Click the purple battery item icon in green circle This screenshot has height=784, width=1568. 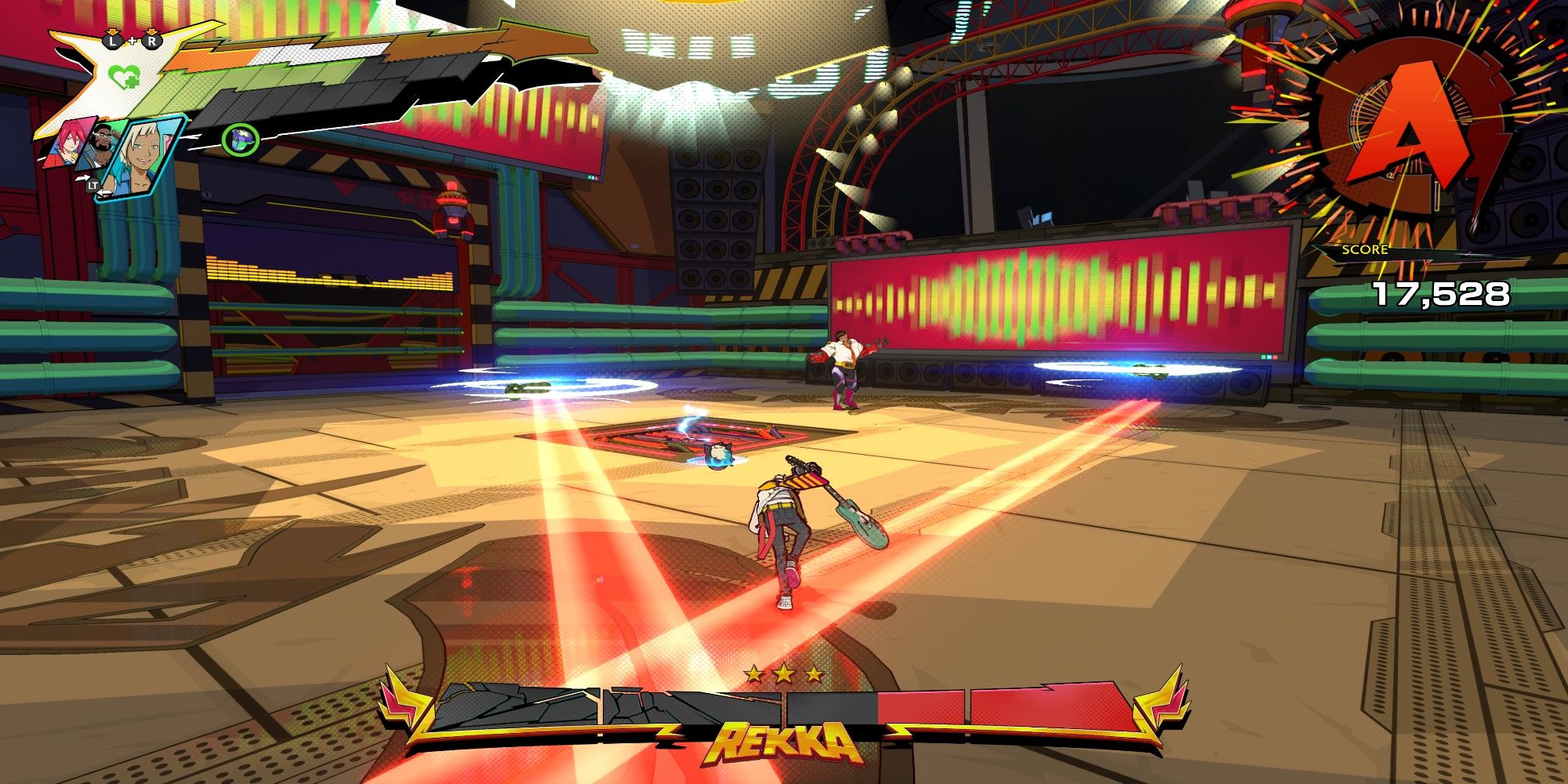241,138
